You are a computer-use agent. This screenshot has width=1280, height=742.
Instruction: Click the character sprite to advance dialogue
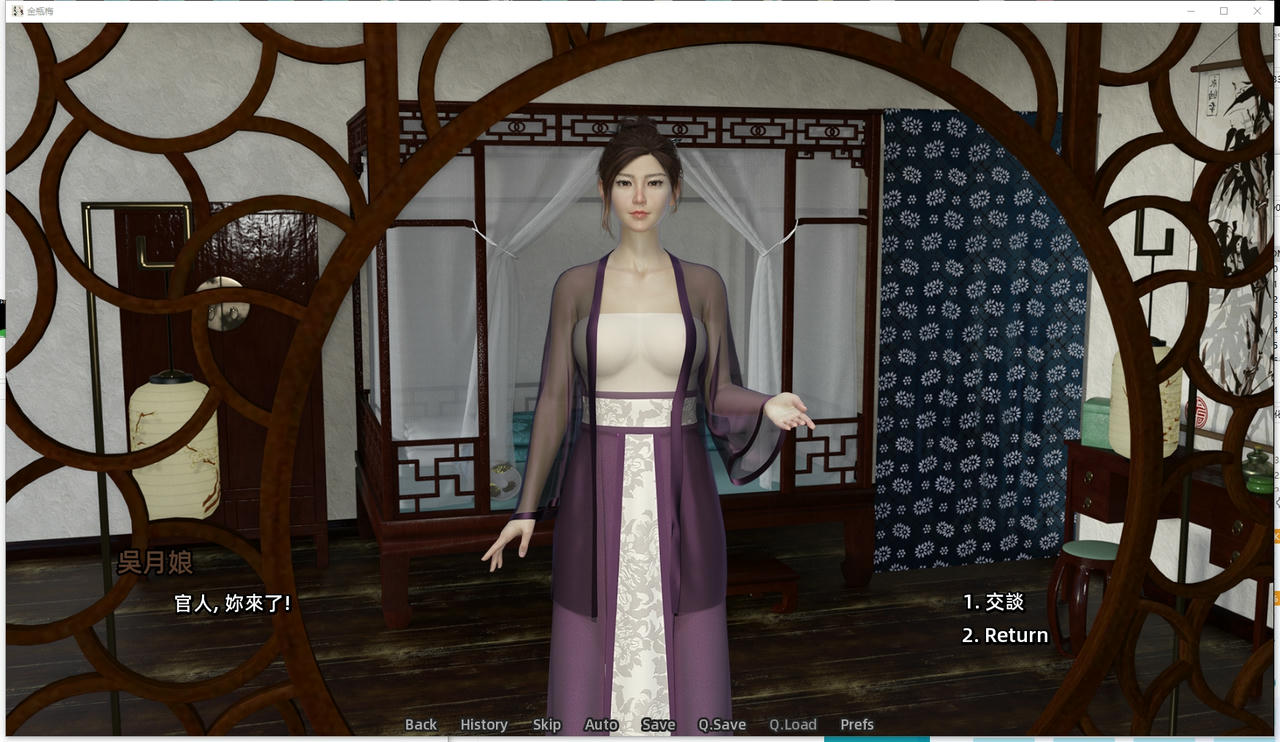(x=640, y=400)
